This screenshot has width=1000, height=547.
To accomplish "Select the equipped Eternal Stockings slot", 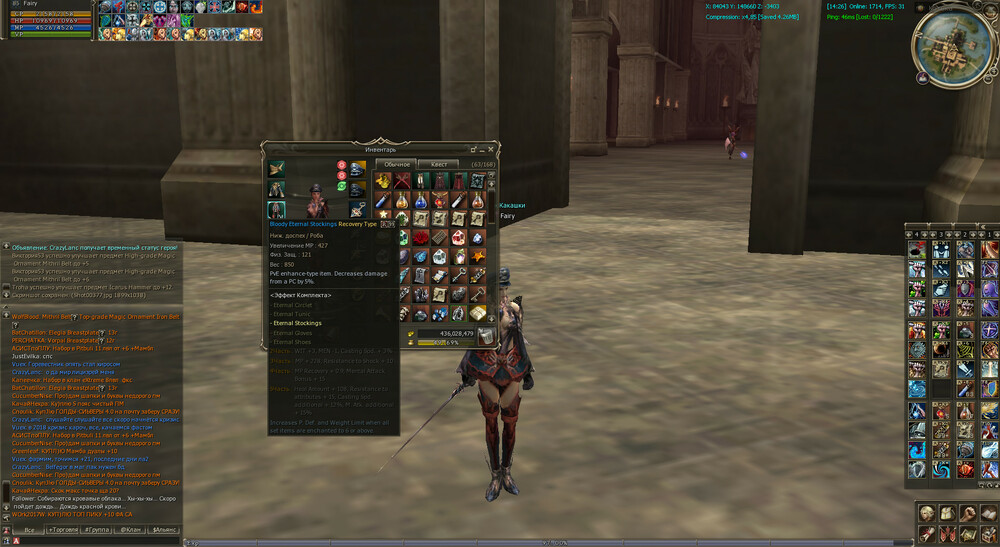I will click(x=276, y=210).
